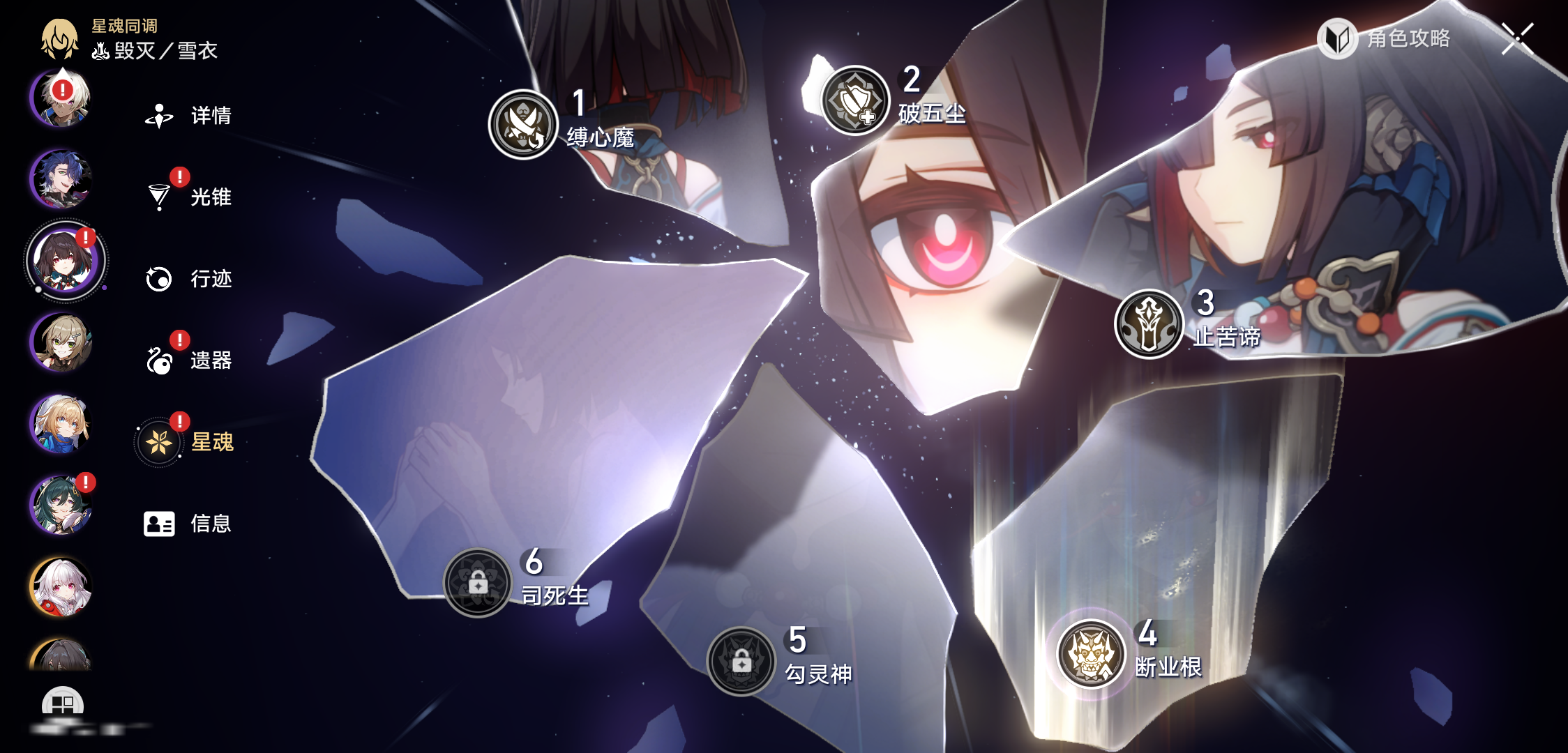Open the 详情 details tab

tap(188, 116)
